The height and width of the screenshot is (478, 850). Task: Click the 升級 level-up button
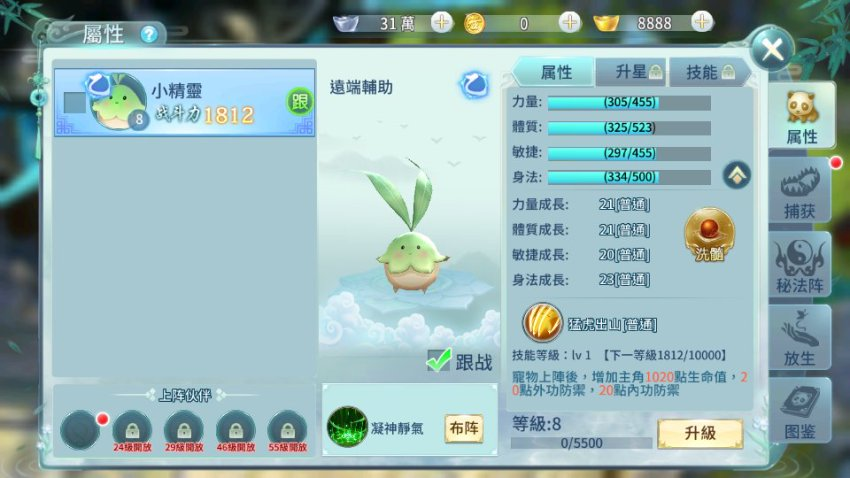coord(699,434)
